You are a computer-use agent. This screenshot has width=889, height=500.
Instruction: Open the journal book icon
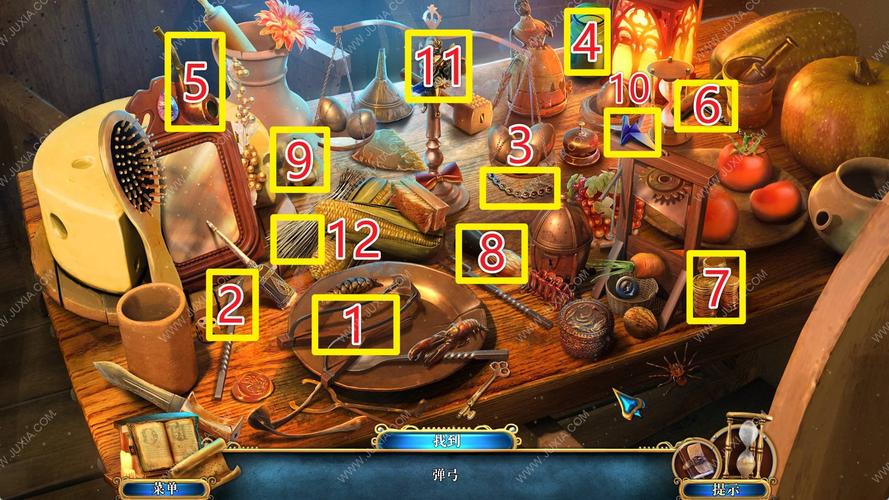[161, 441]
